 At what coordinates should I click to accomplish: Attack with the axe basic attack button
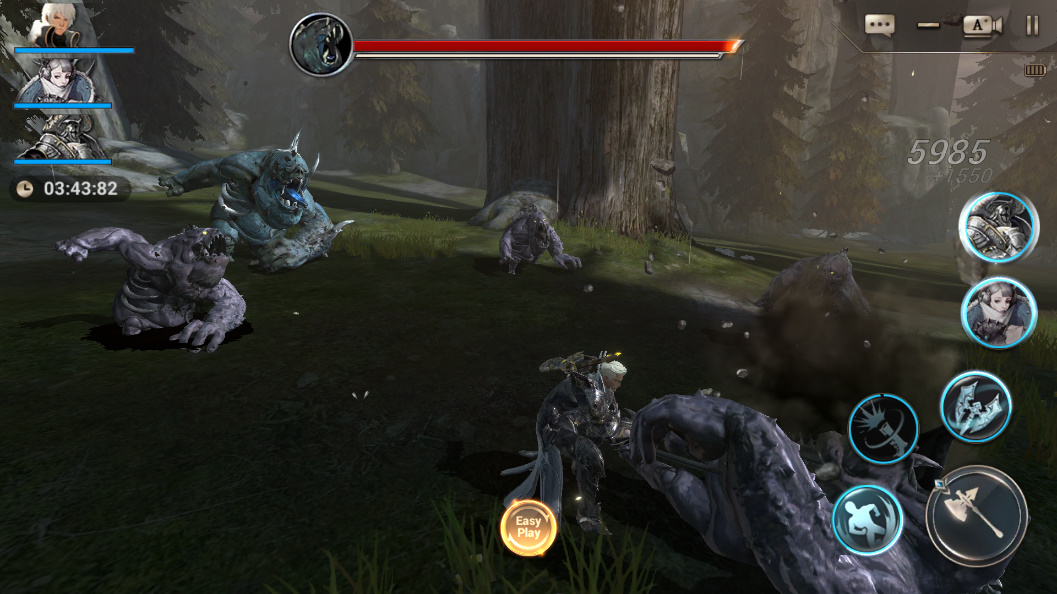[x=976, y=516]
